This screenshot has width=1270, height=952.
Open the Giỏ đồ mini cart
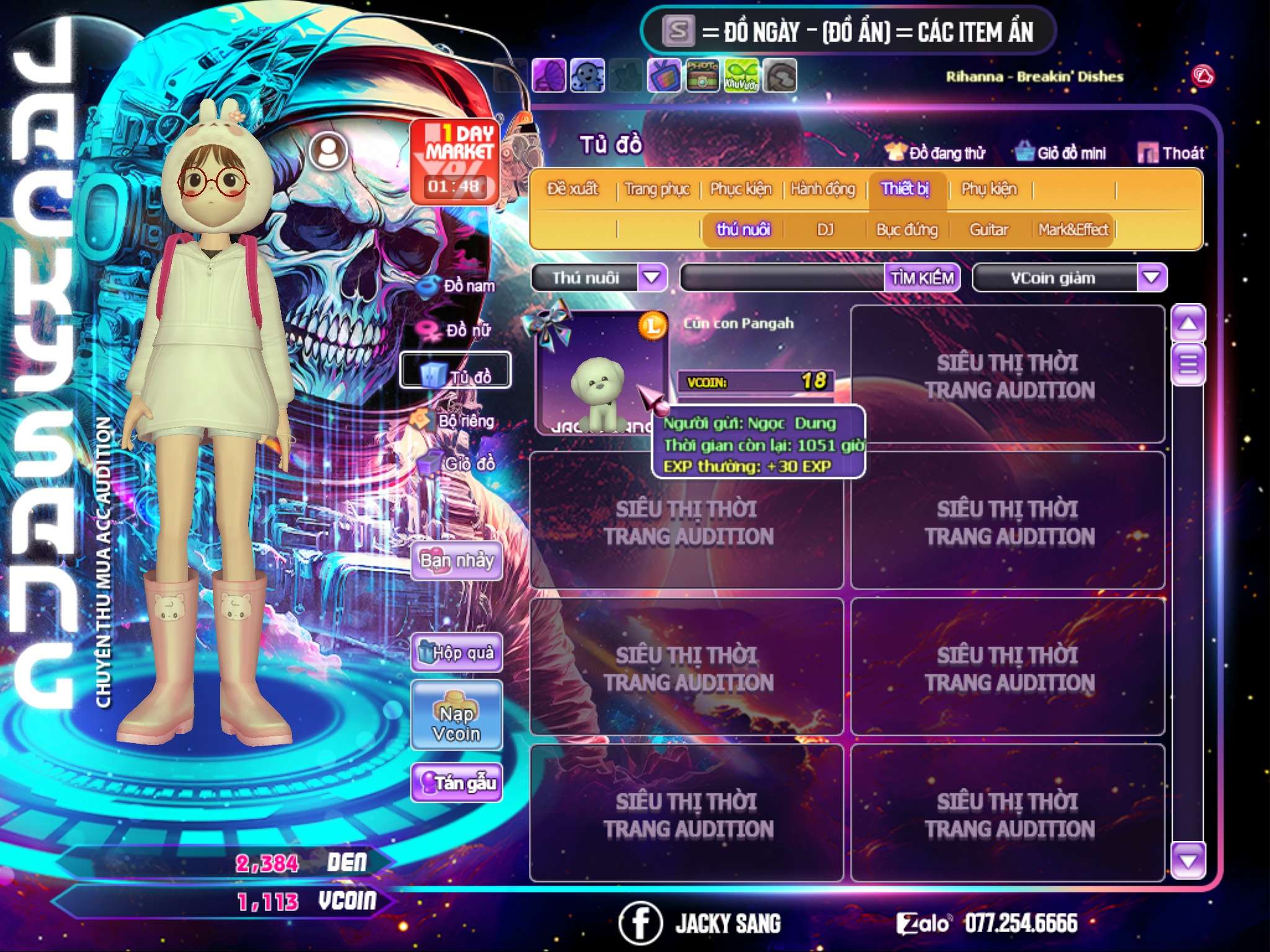click(1061, 153)
